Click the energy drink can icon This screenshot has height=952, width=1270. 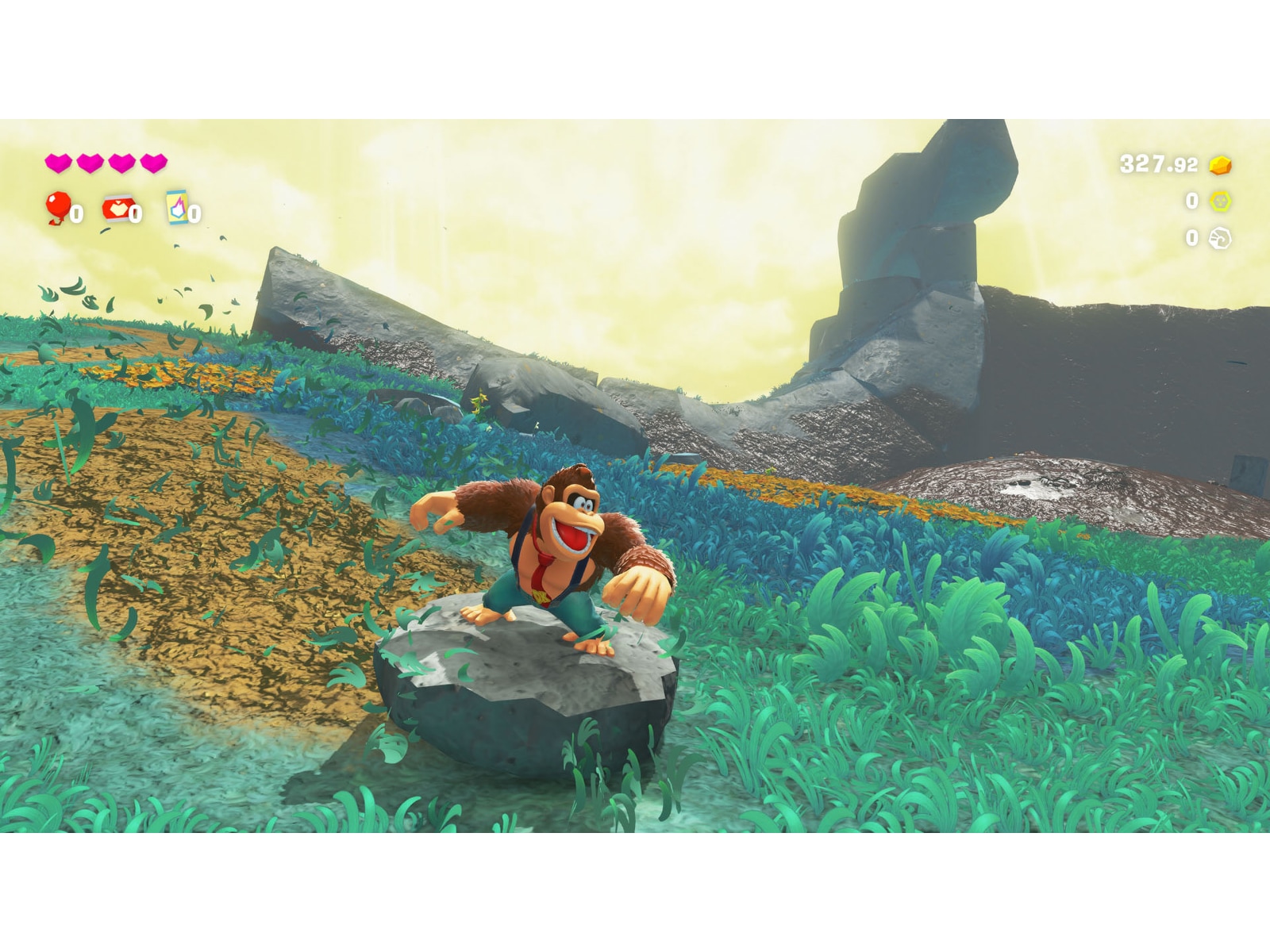pos(177,207)
